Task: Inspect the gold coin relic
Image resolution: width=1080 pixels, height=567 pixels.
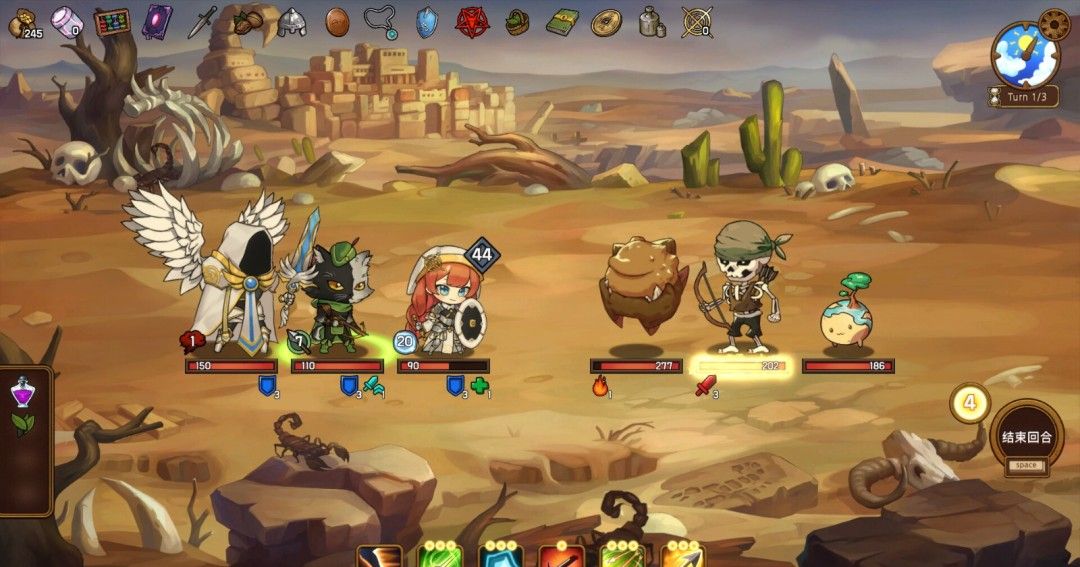Action: pos(606,22)
